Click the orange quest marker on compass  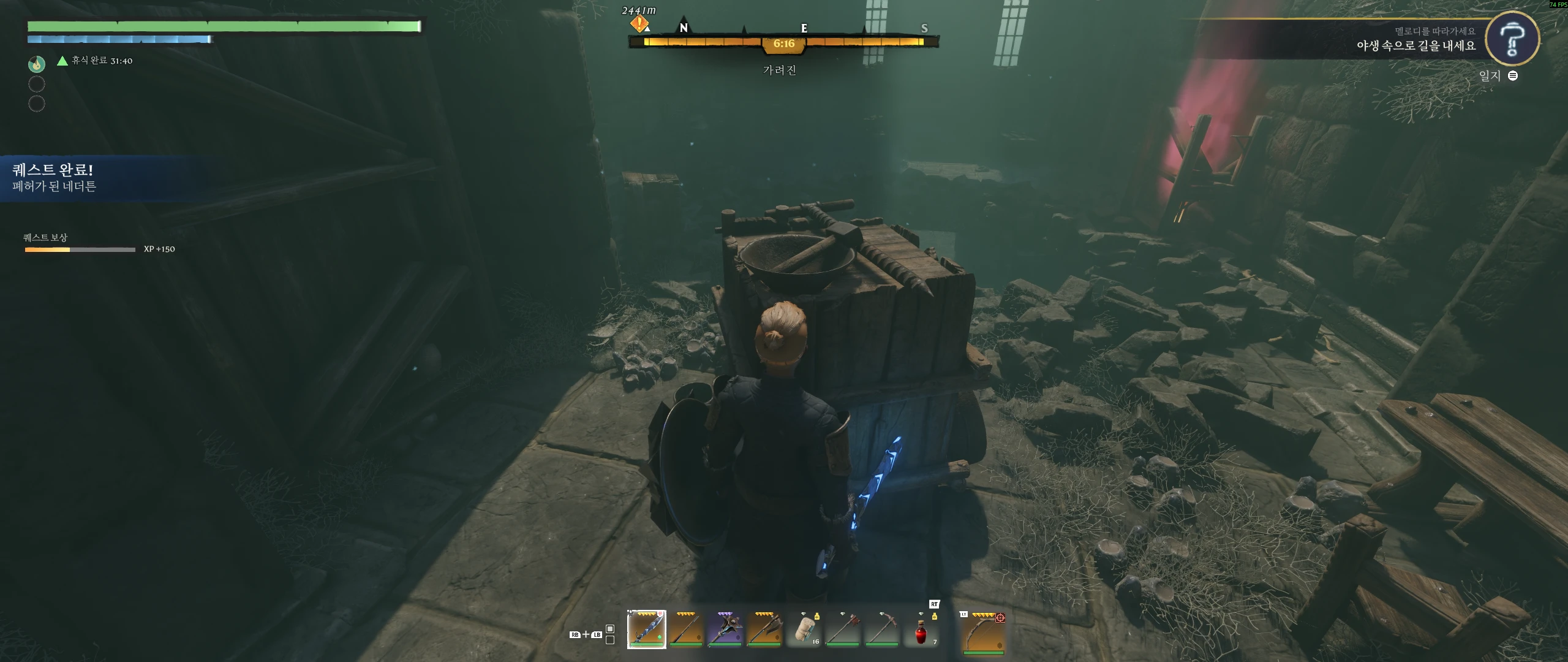click(x=639, y=25)
